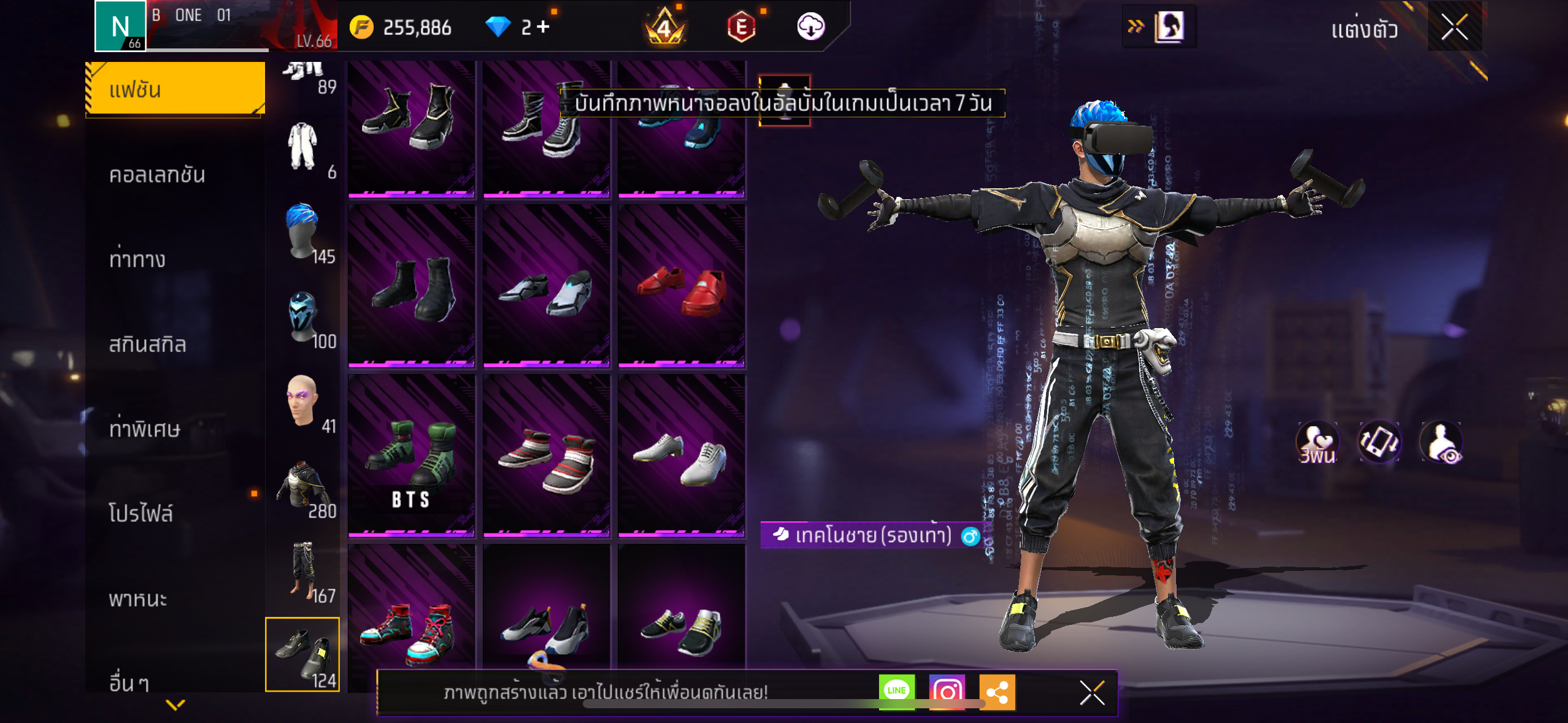Share screenshot via LINE

click(896, 691)
